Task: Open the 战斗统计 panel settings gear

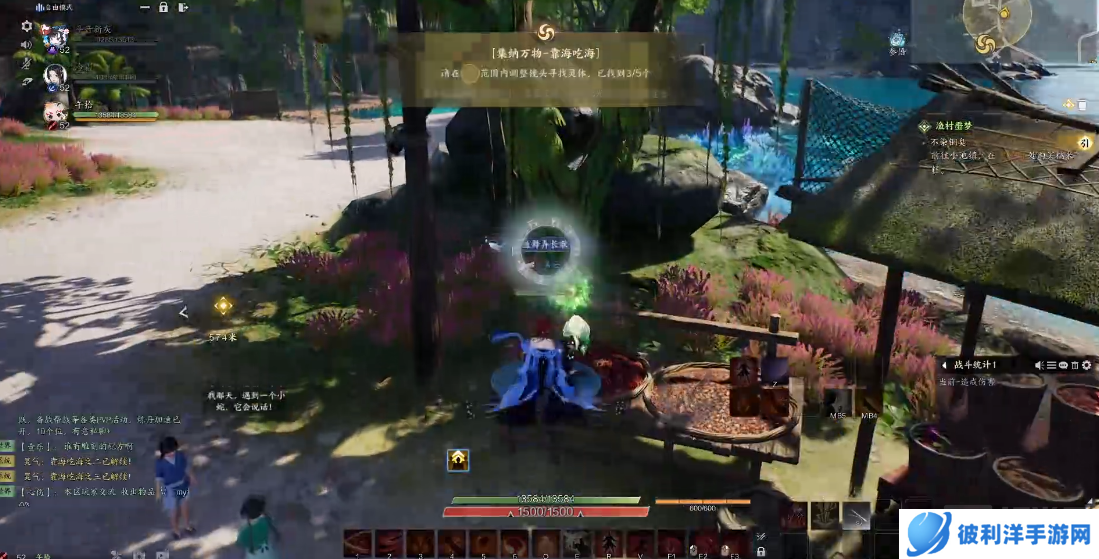Action: click(x=1087, y=365)
